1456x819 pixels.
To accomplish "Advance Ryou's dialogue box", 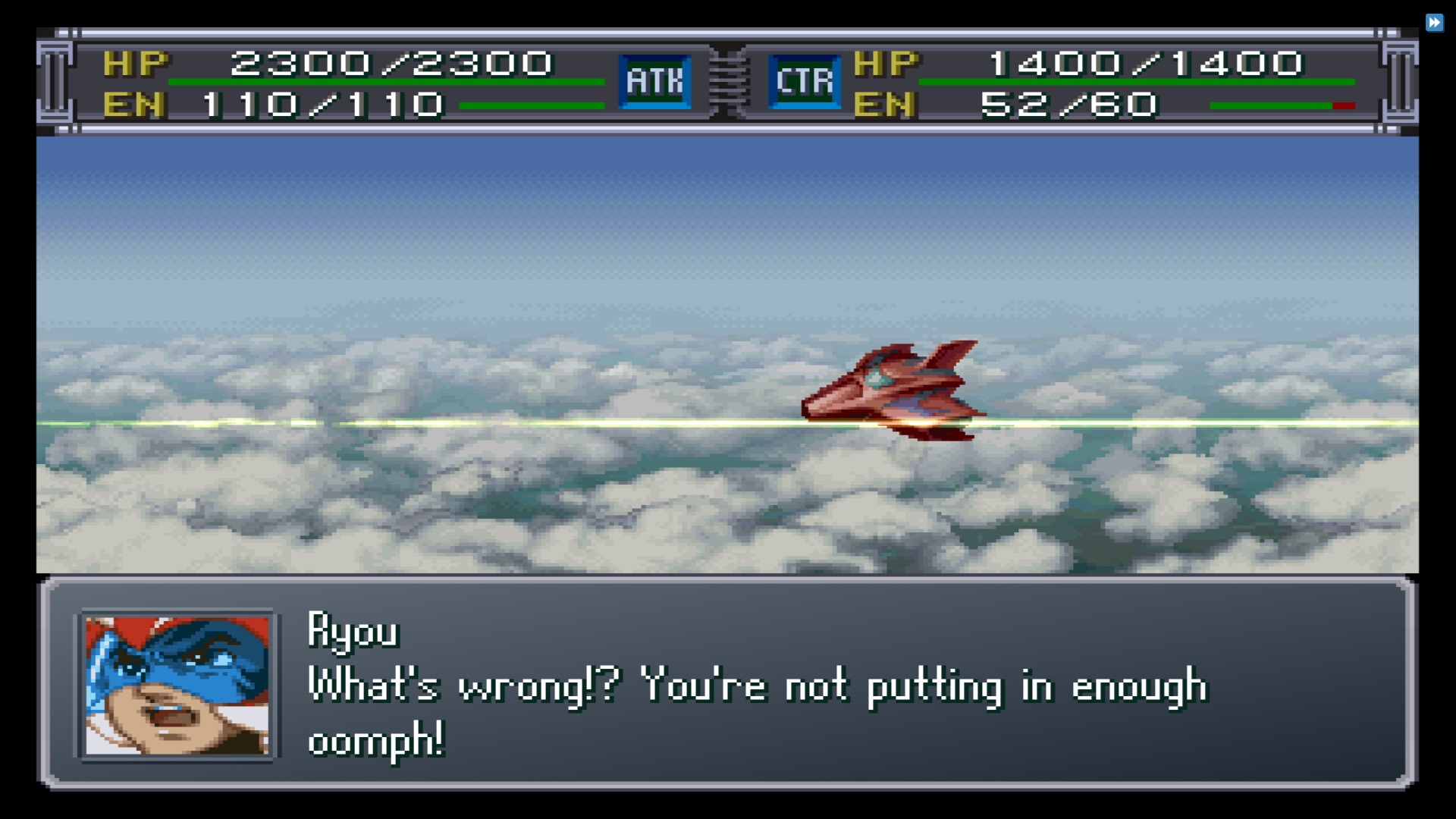I will [x=726, y=683].
